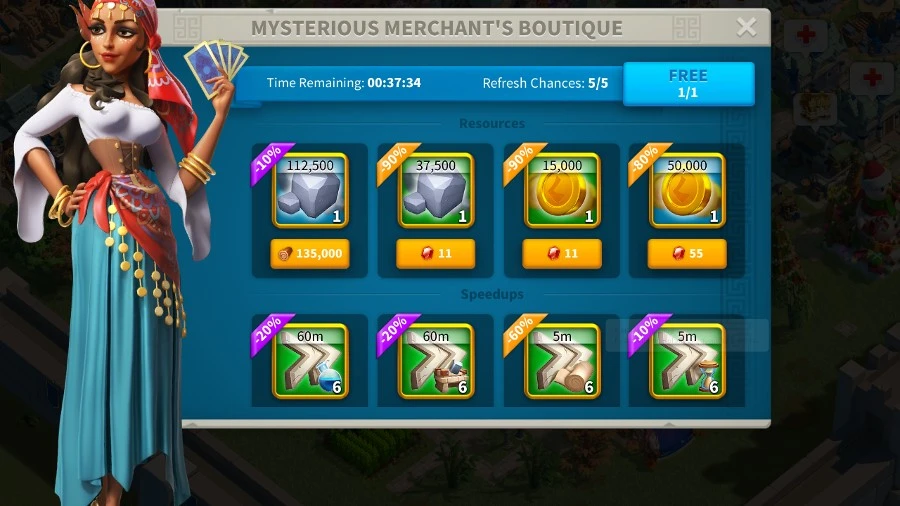
Task: Select the 60m speedup with blue flask
Action: point(310,361)
